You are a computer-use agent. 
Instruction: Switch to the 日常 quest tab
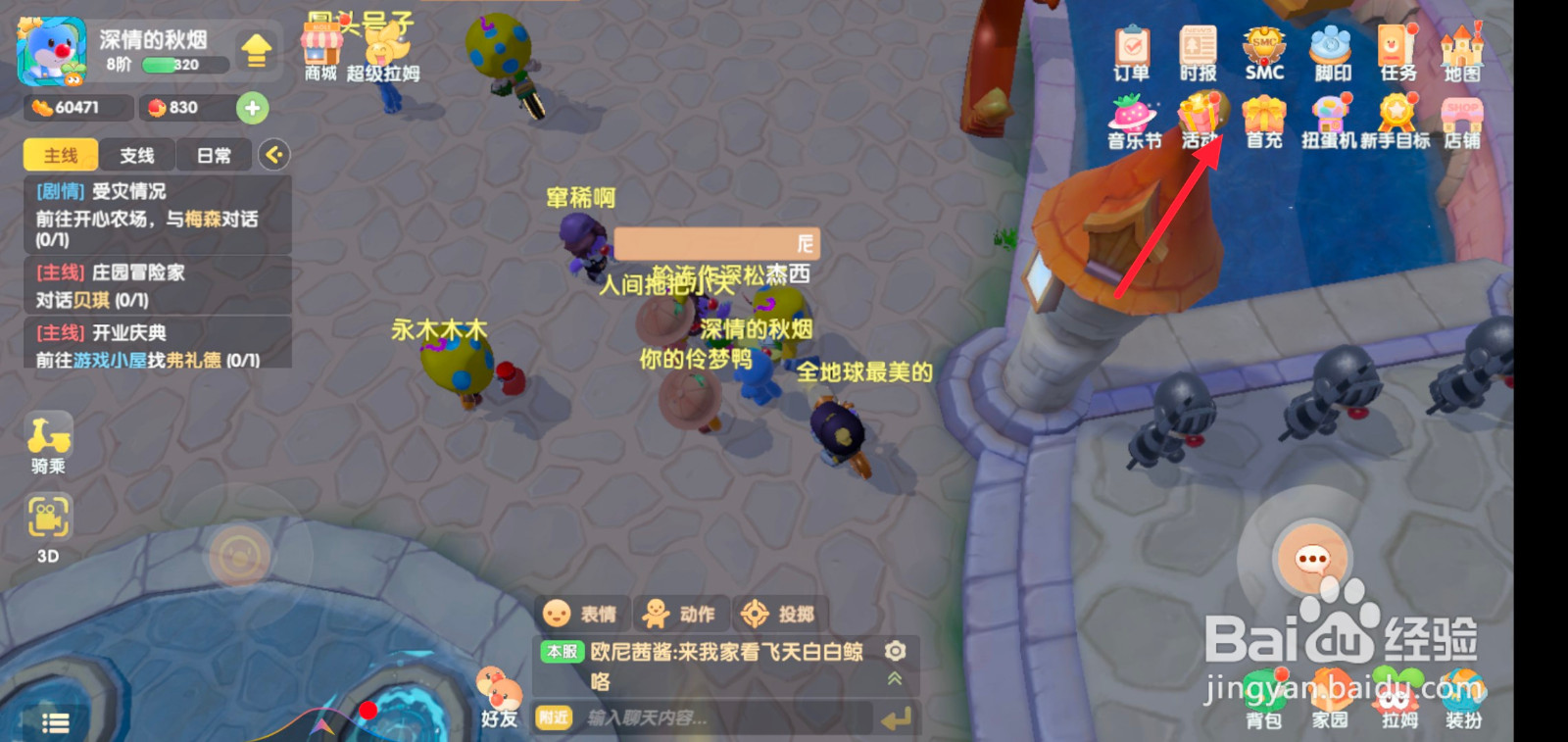213,155
